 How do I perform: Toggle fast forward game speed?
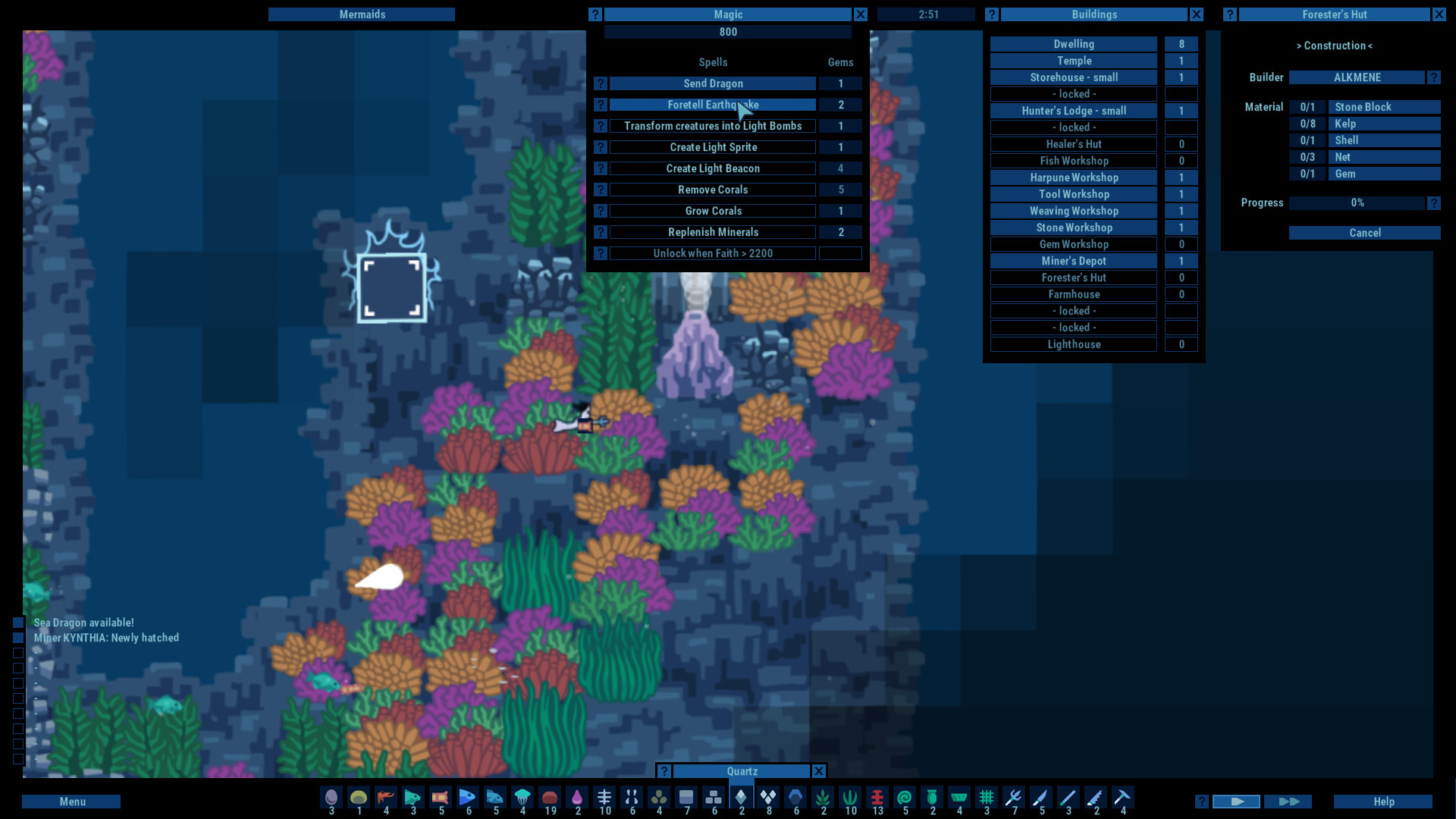click(x=1289, y=801)
